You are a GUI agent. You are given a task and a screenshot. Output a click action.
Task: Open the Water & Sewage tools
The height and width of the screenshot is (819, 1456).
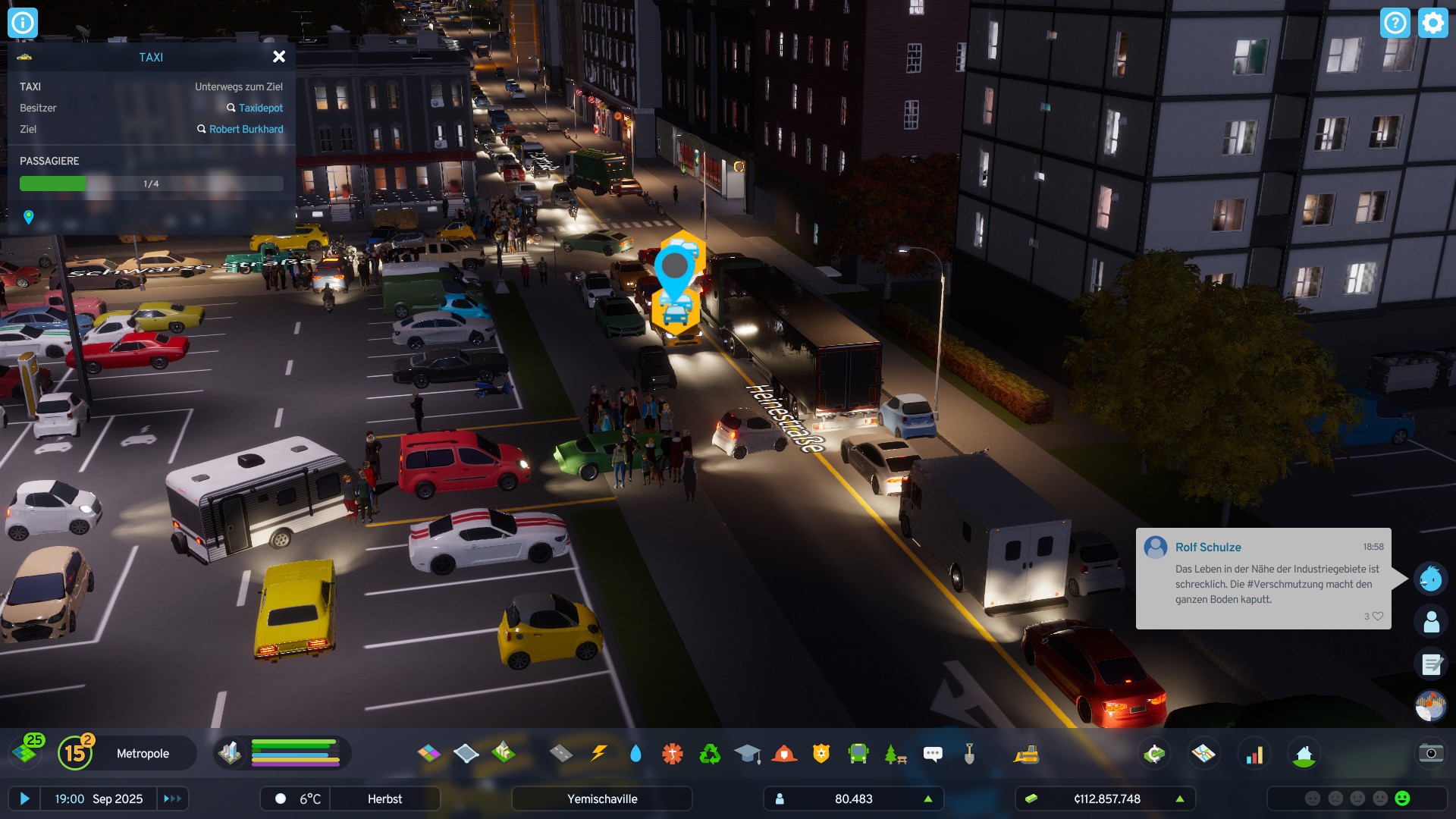(x=635, y=753)
